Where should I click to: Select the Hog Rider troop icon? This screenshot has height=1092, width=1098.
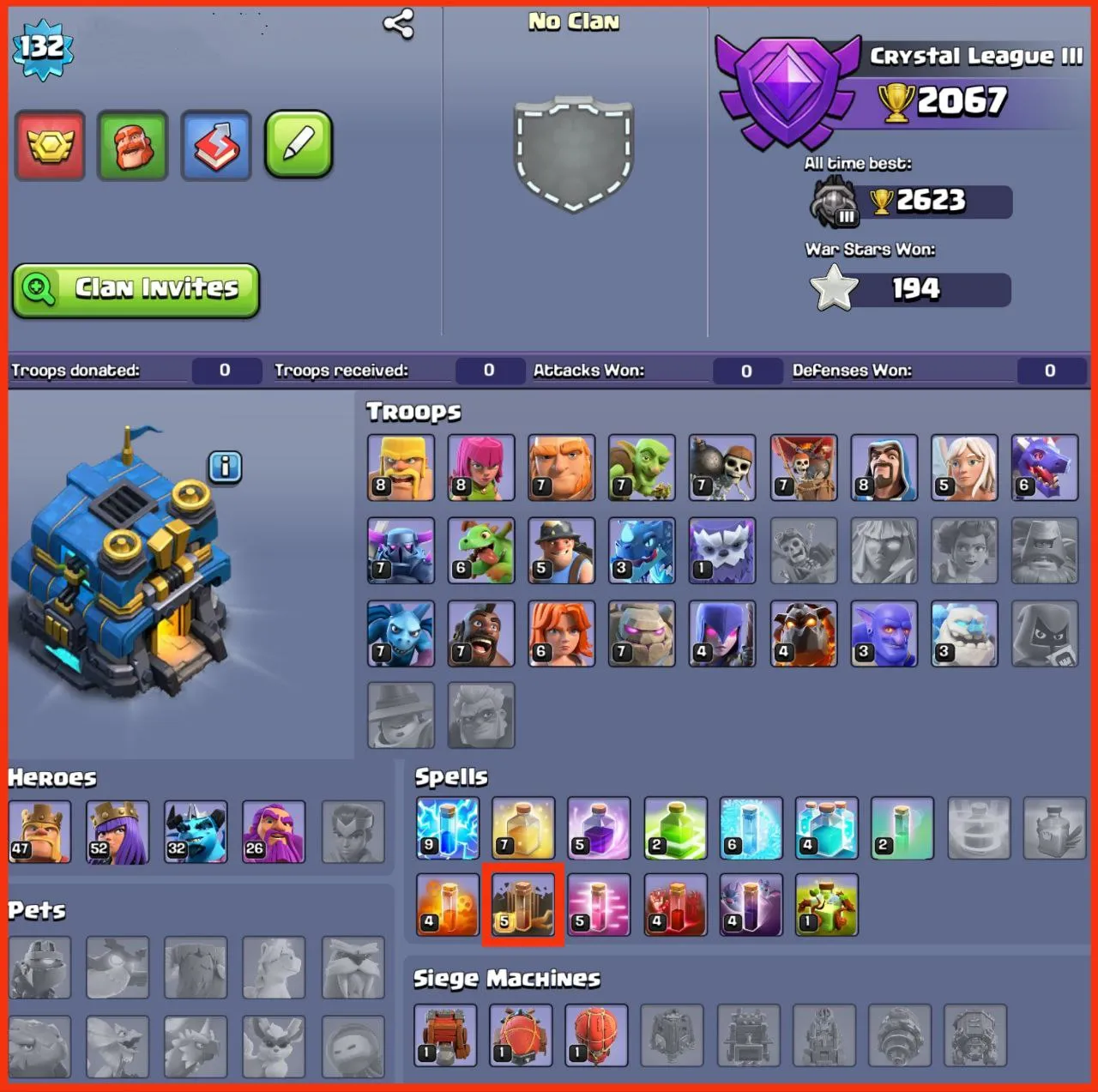481,635
